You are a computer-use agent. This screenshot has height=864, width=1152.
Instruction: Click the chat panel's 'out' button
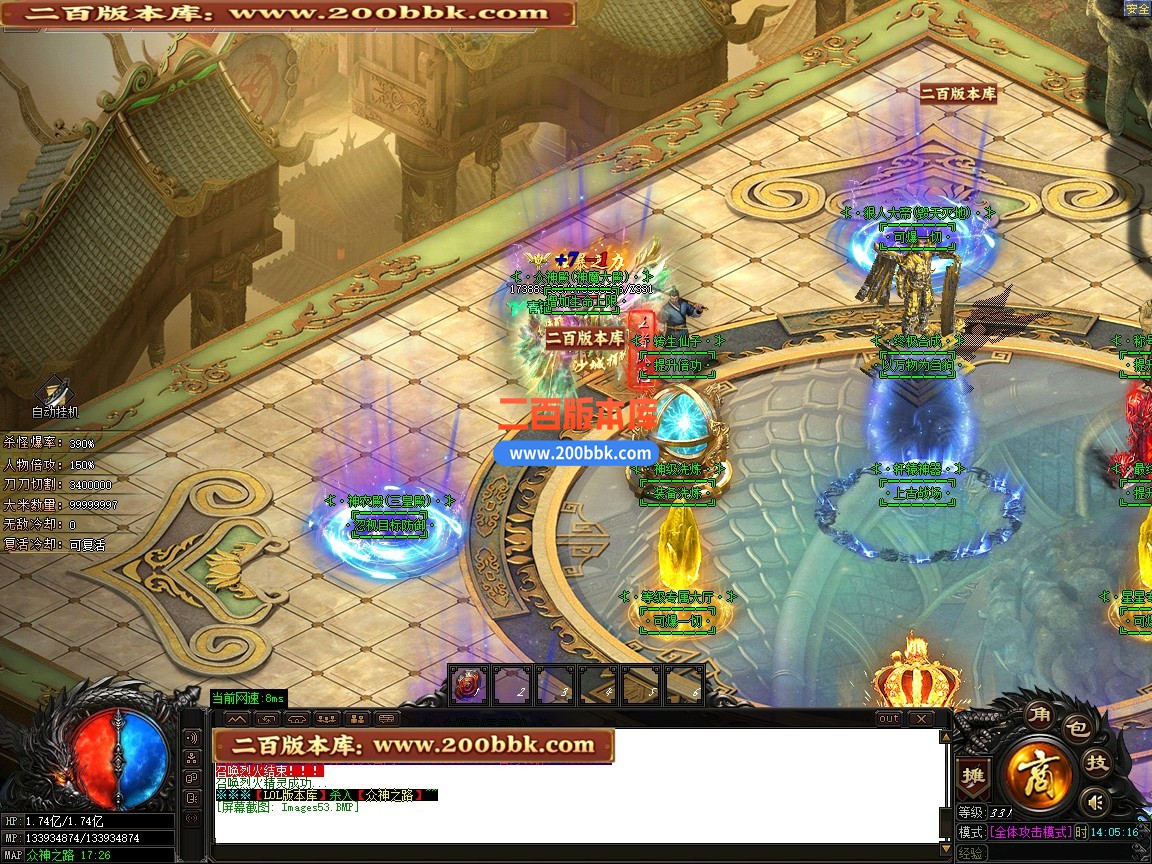tap(888, 719)
